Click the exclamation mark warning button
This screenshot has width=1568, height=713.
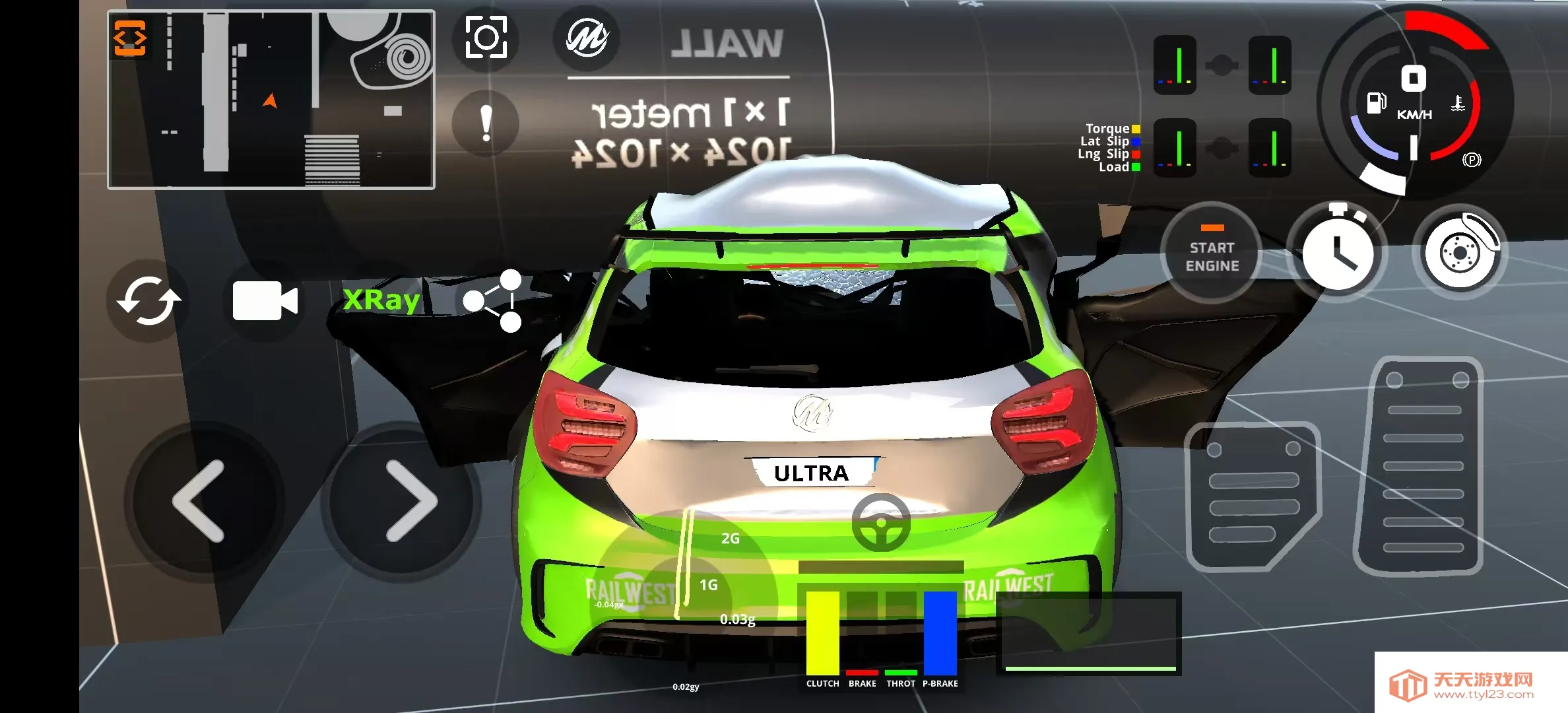coord(486,123)
